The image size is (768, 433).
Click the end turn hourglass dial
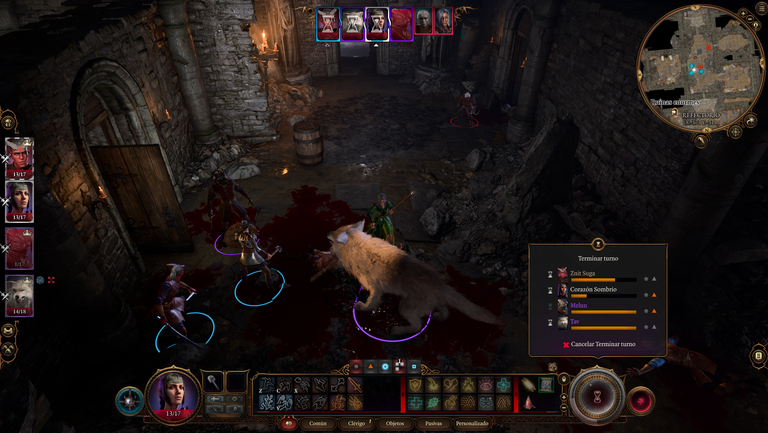pos(598,396)
